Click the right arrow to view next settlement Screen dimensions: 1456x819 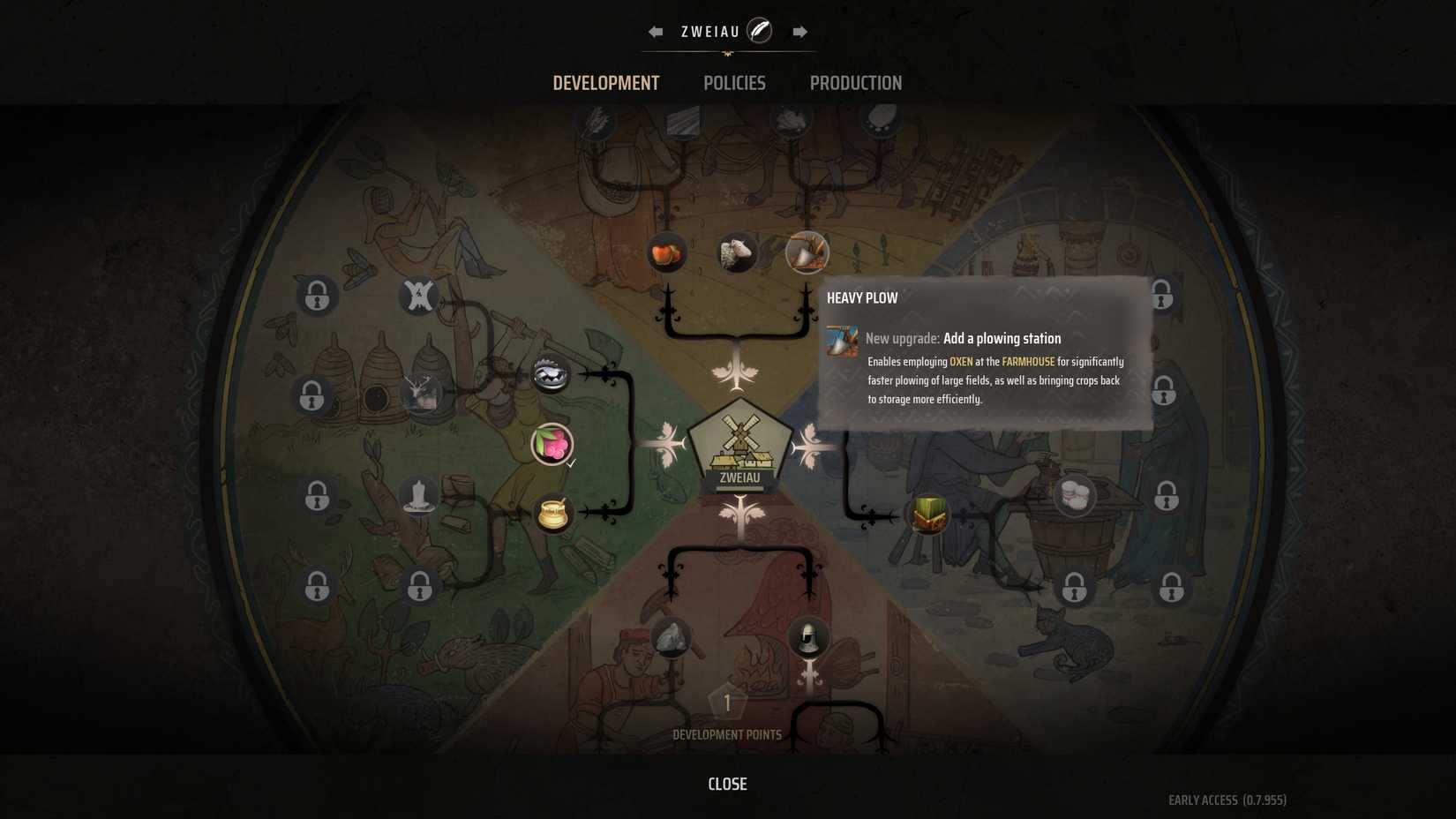point(799,31)
